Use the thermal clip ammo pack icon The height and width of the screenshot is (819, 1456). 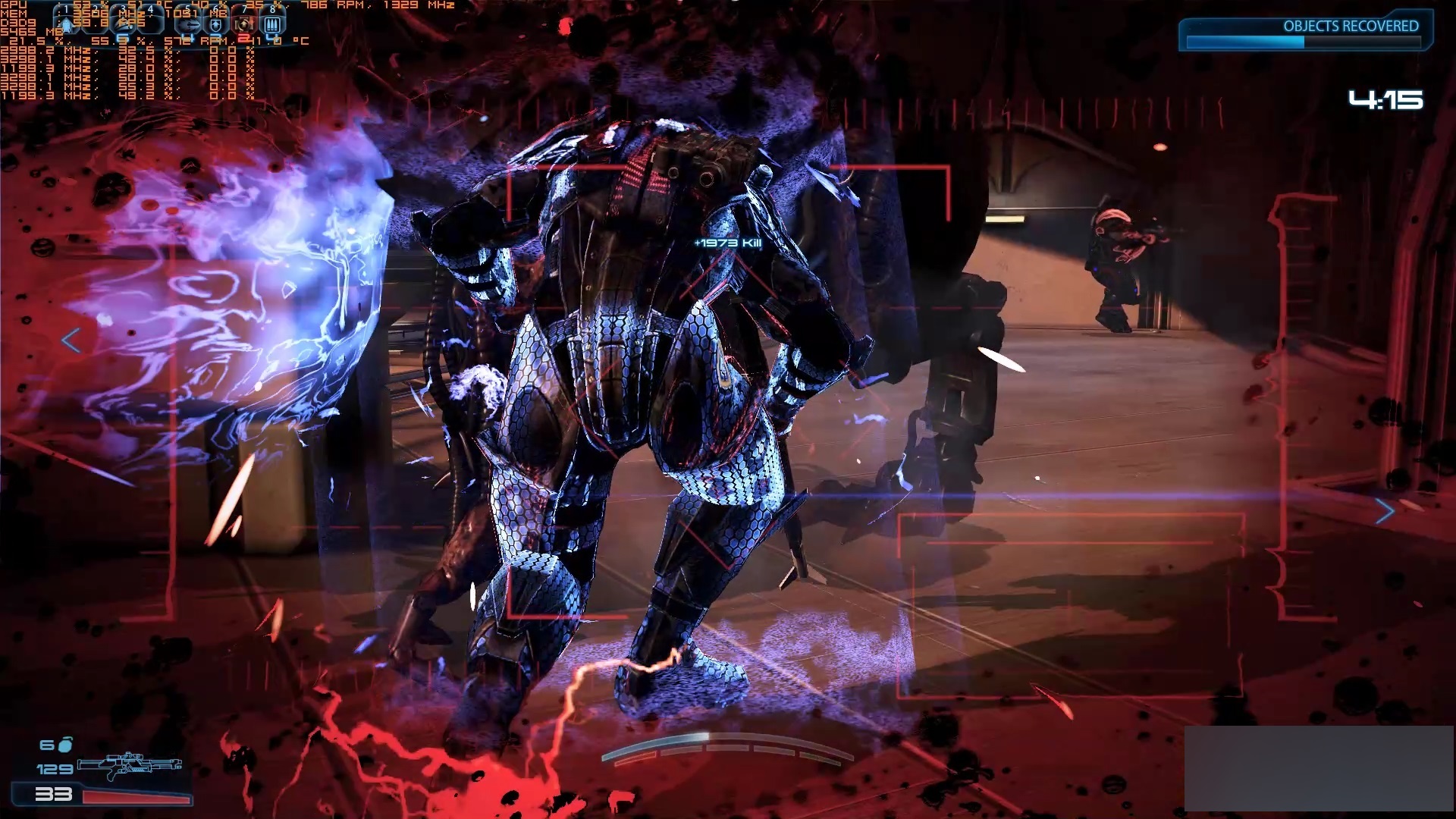[273, 24]
